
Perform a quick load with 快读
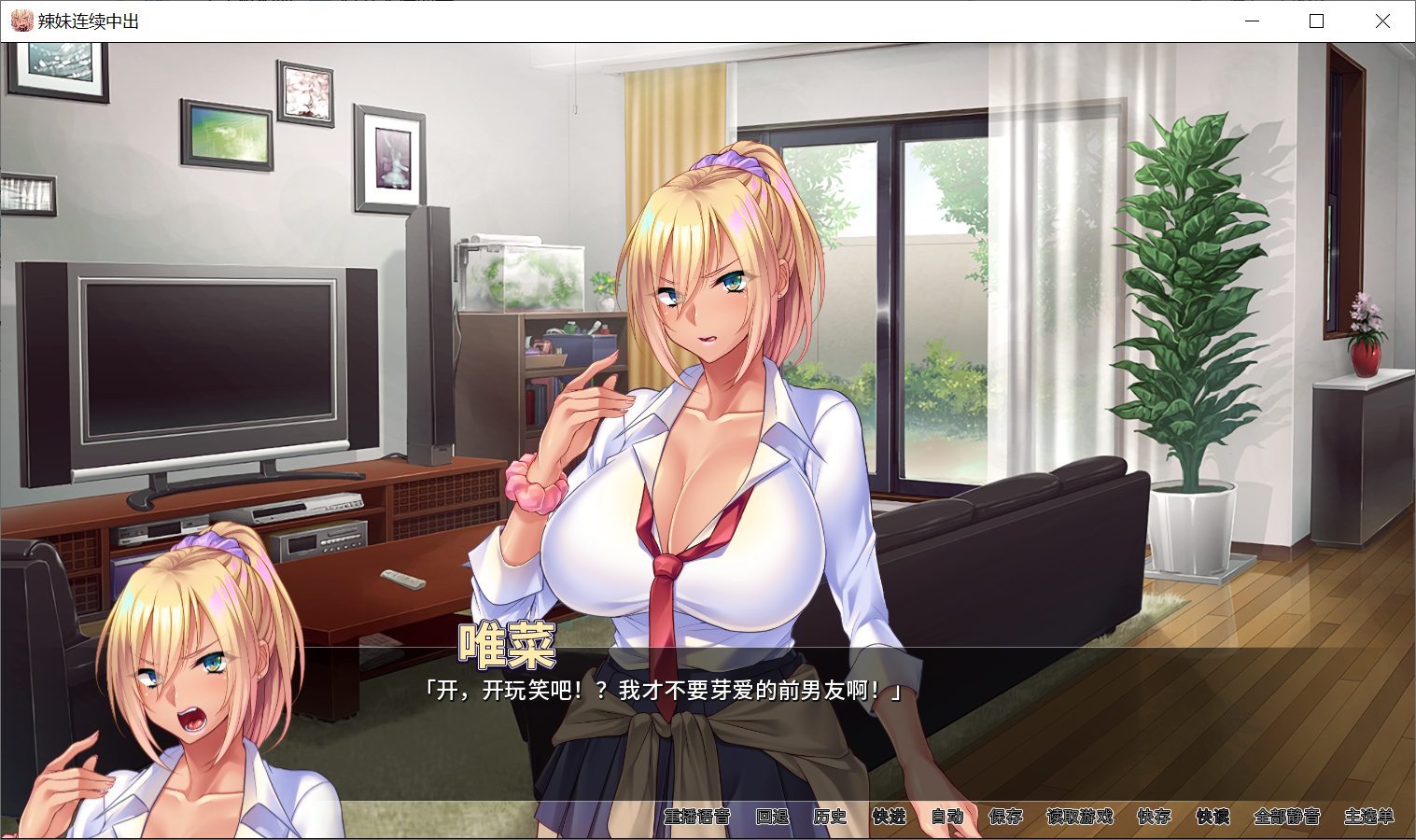click(1210, 815)
